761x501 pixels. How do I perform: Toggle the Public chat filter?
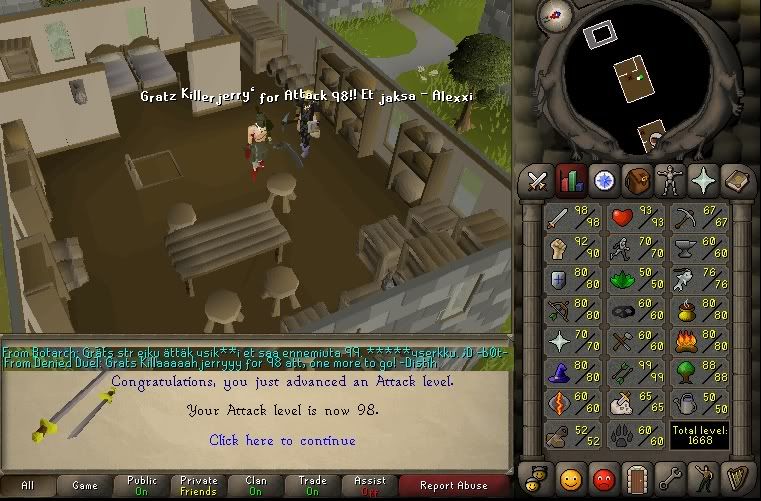coord(142,486)
